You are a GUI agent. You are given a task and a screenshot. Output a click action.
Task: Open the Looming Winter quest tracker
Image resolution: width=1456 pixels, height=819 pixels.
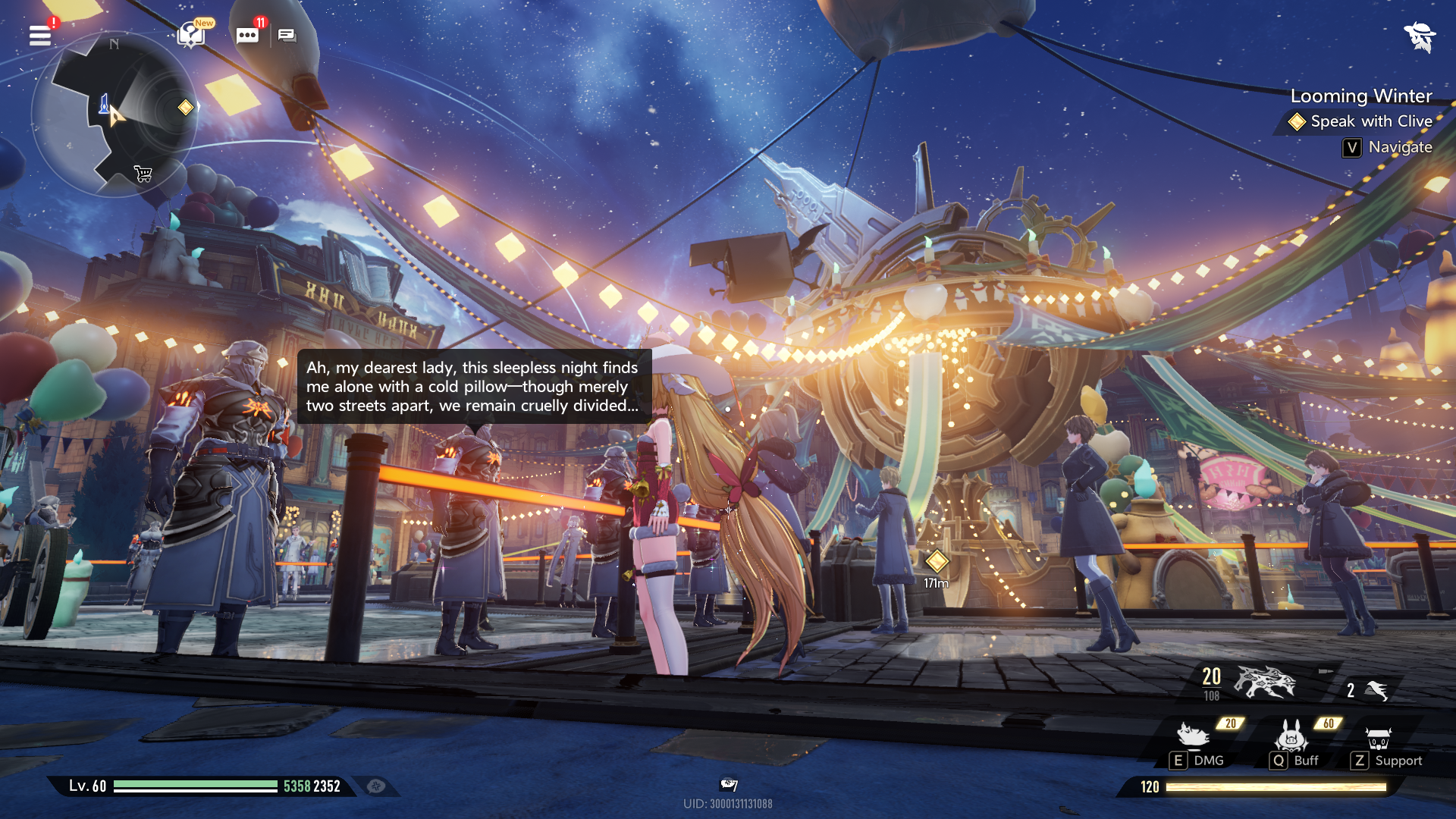pyautogui.click(x=1360, y=96)
